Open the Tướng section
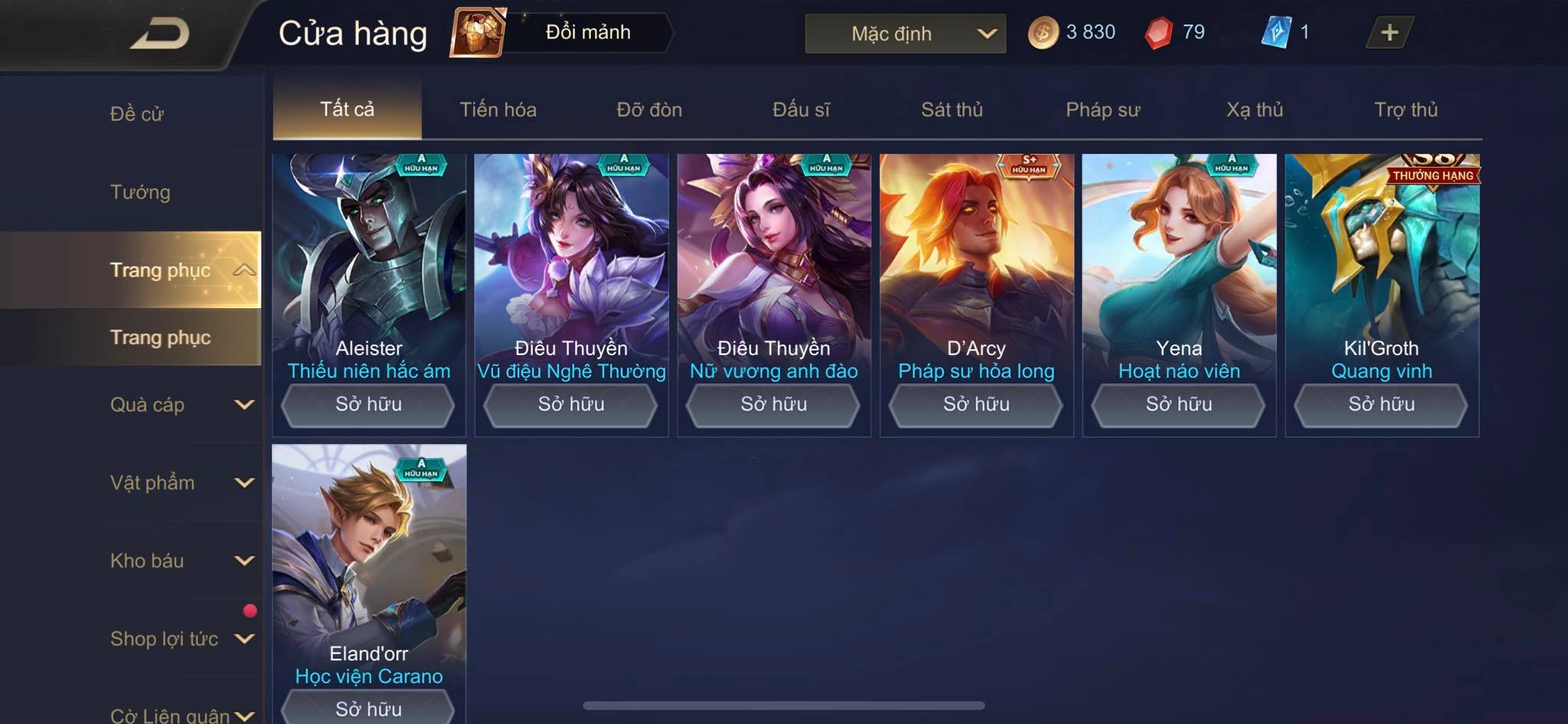Viewport: 1568px width, 724px height. coord(140,192)
